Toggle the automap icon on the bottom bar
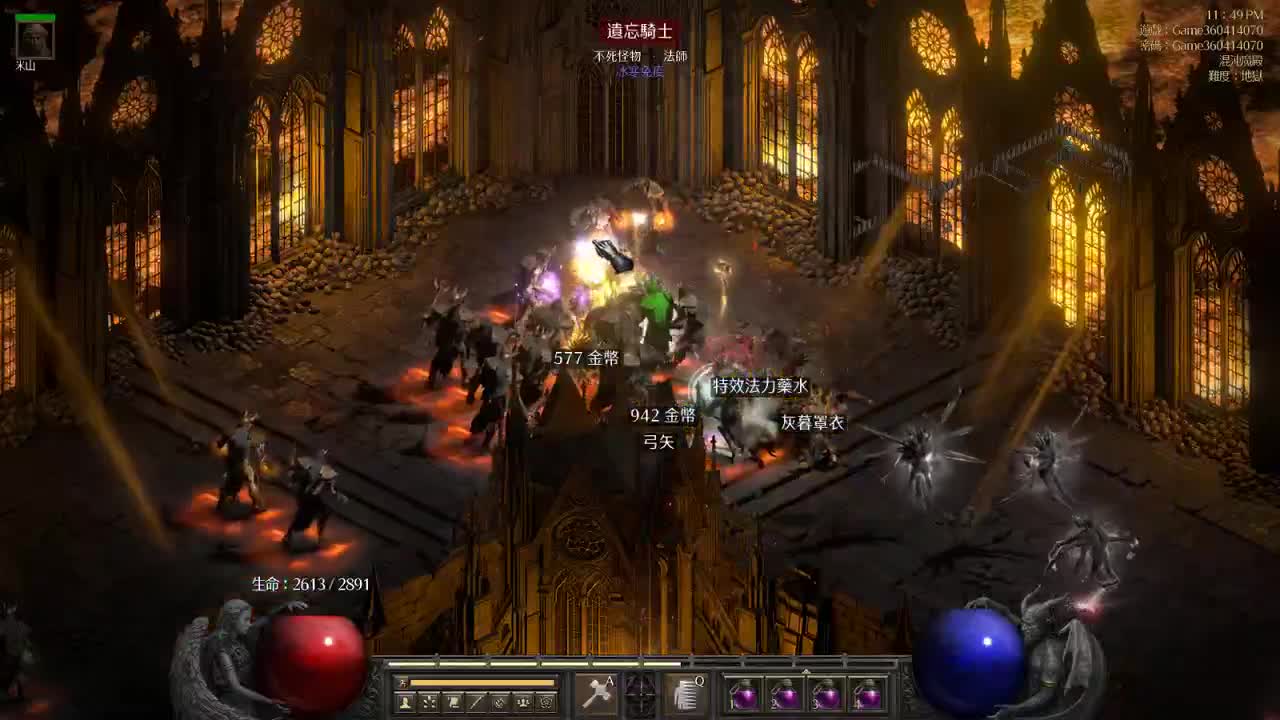 (x=497, y=701)
